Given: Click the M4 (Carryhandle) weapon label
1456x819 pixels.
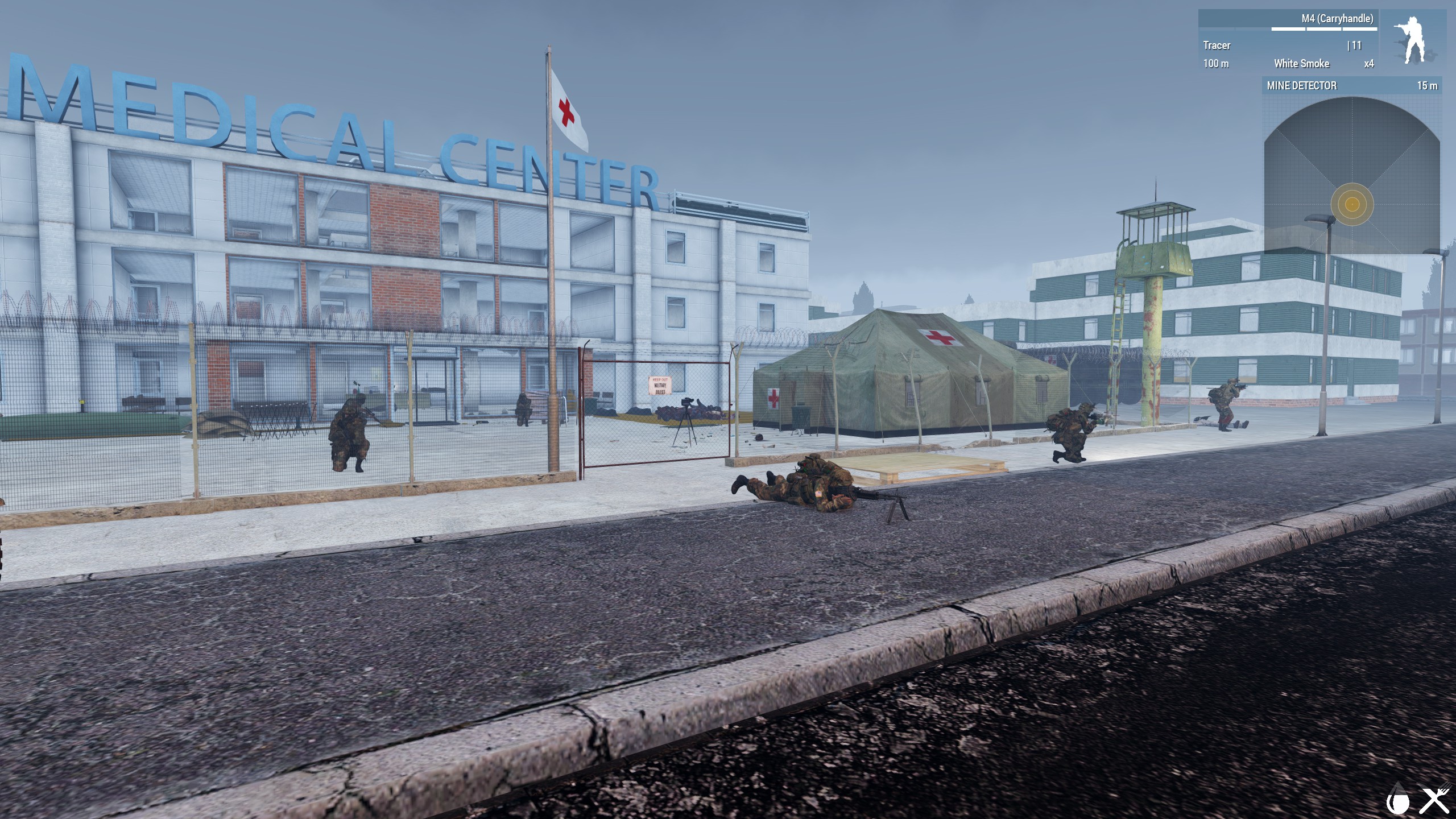Looking at the screenshot, I should 1337,19.
